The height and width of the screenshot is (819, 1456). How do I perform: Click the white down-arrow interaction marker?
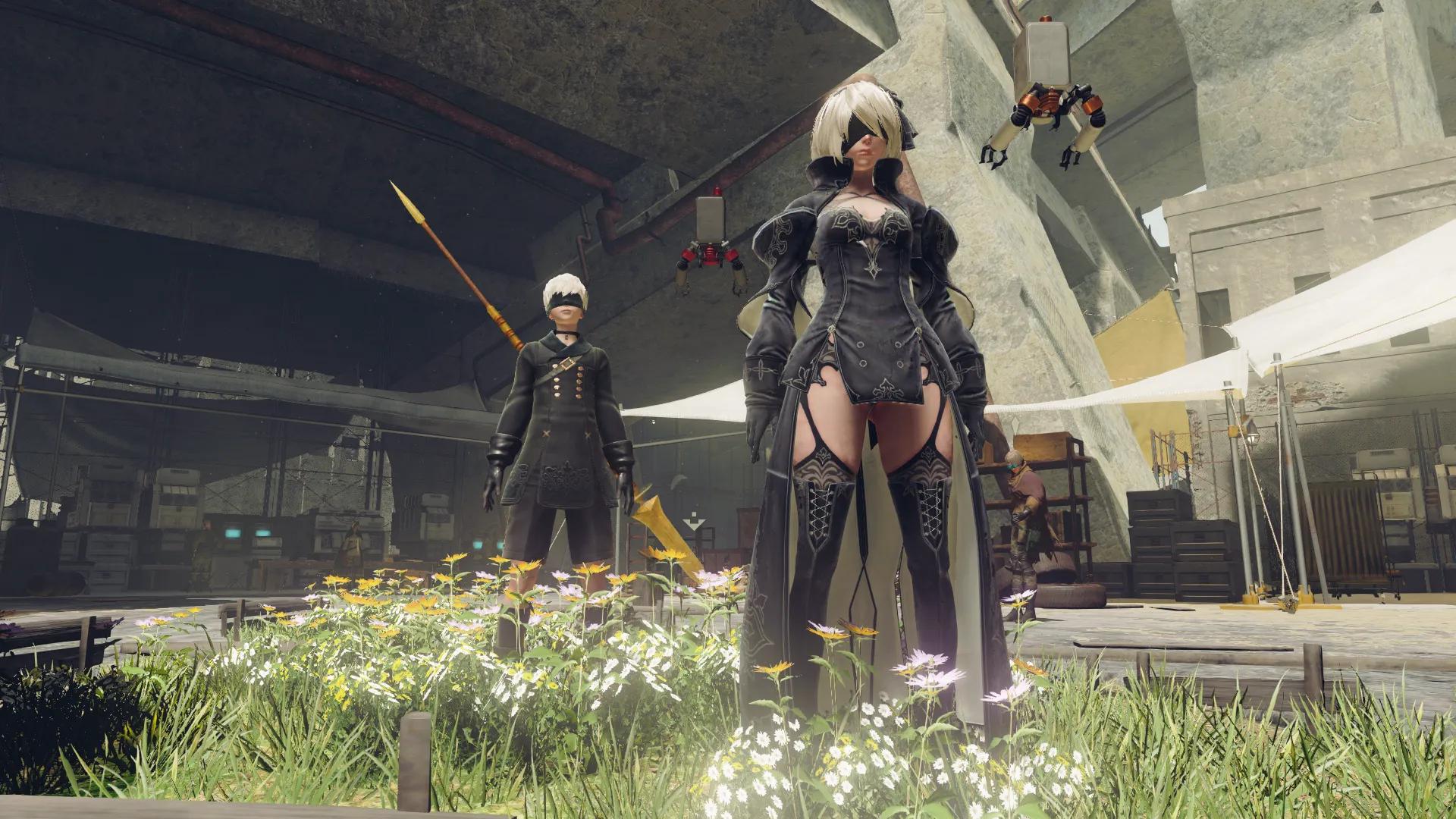(694, 522)
